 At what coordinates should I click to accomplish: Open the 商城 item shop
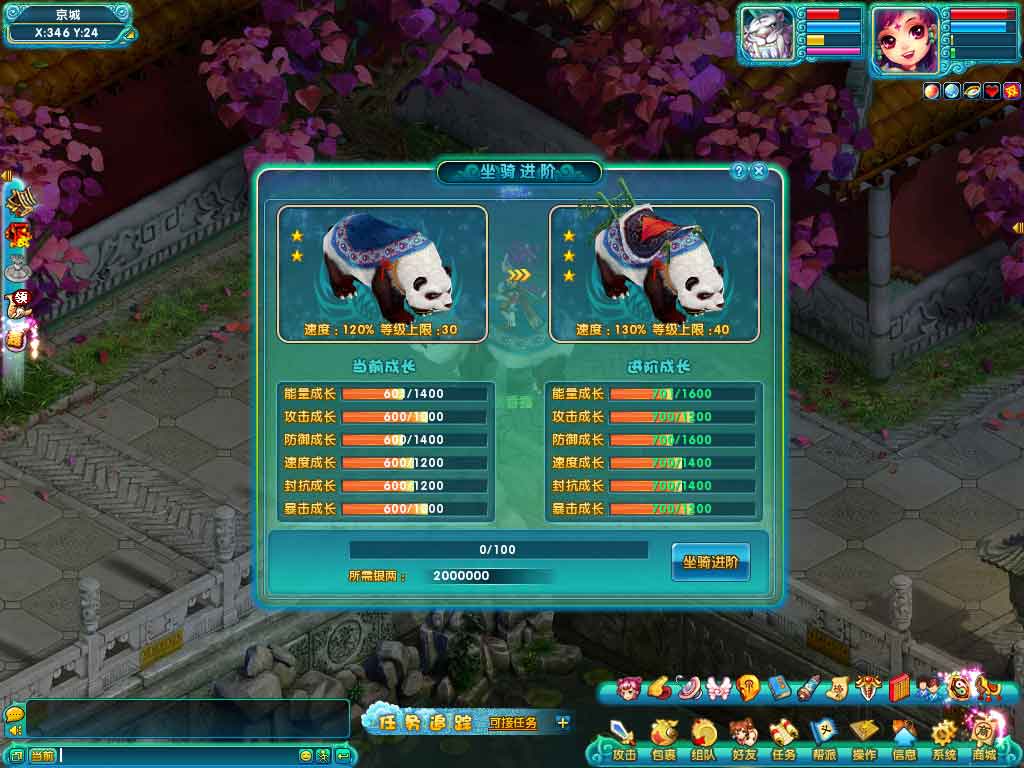pos(984,738)
